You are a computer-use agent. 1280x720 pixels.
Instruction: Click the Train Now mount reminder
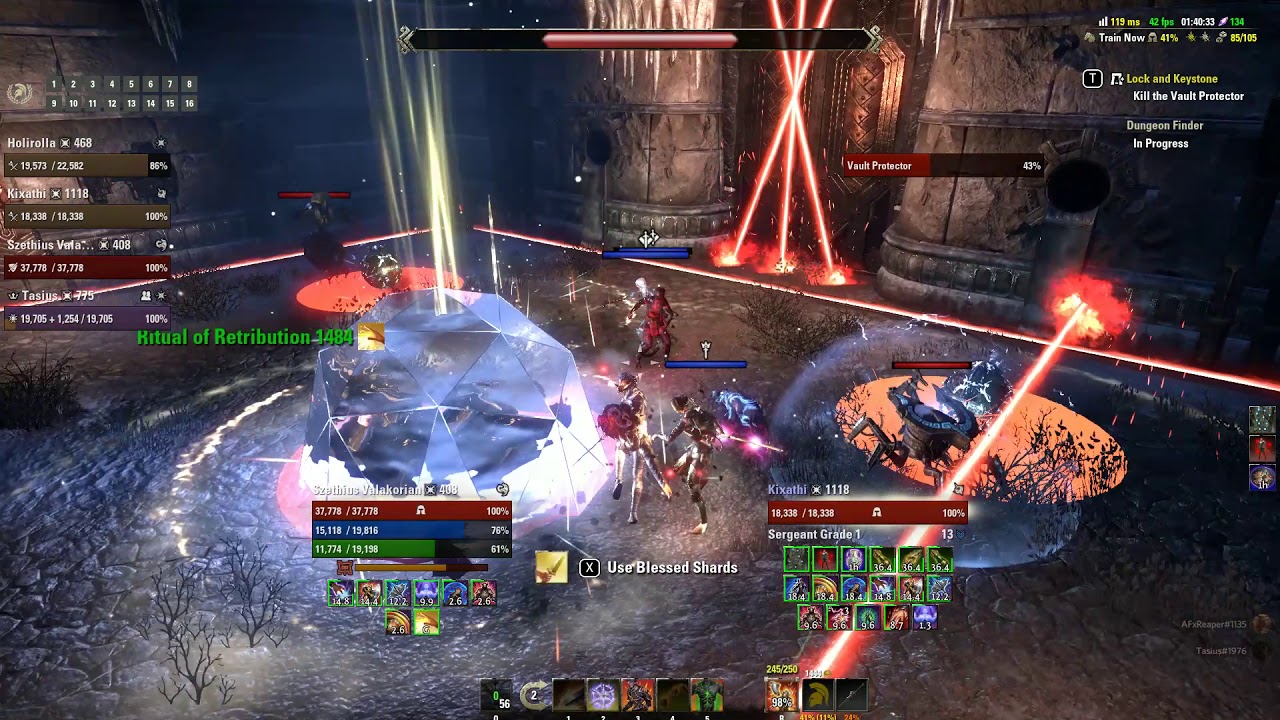(1120, 38)
